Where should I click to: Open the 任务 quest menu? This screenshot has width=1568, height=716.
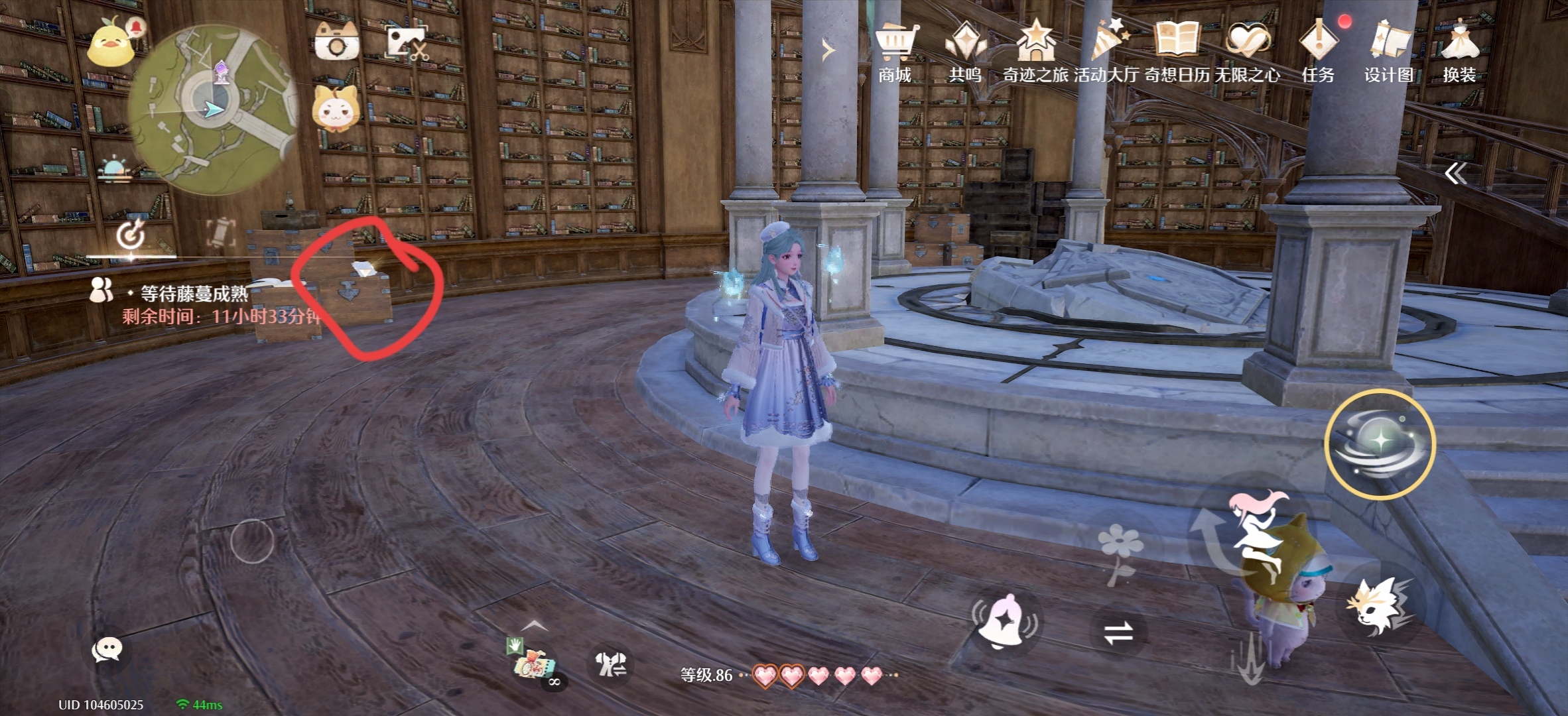click(x=1318, y=52)
